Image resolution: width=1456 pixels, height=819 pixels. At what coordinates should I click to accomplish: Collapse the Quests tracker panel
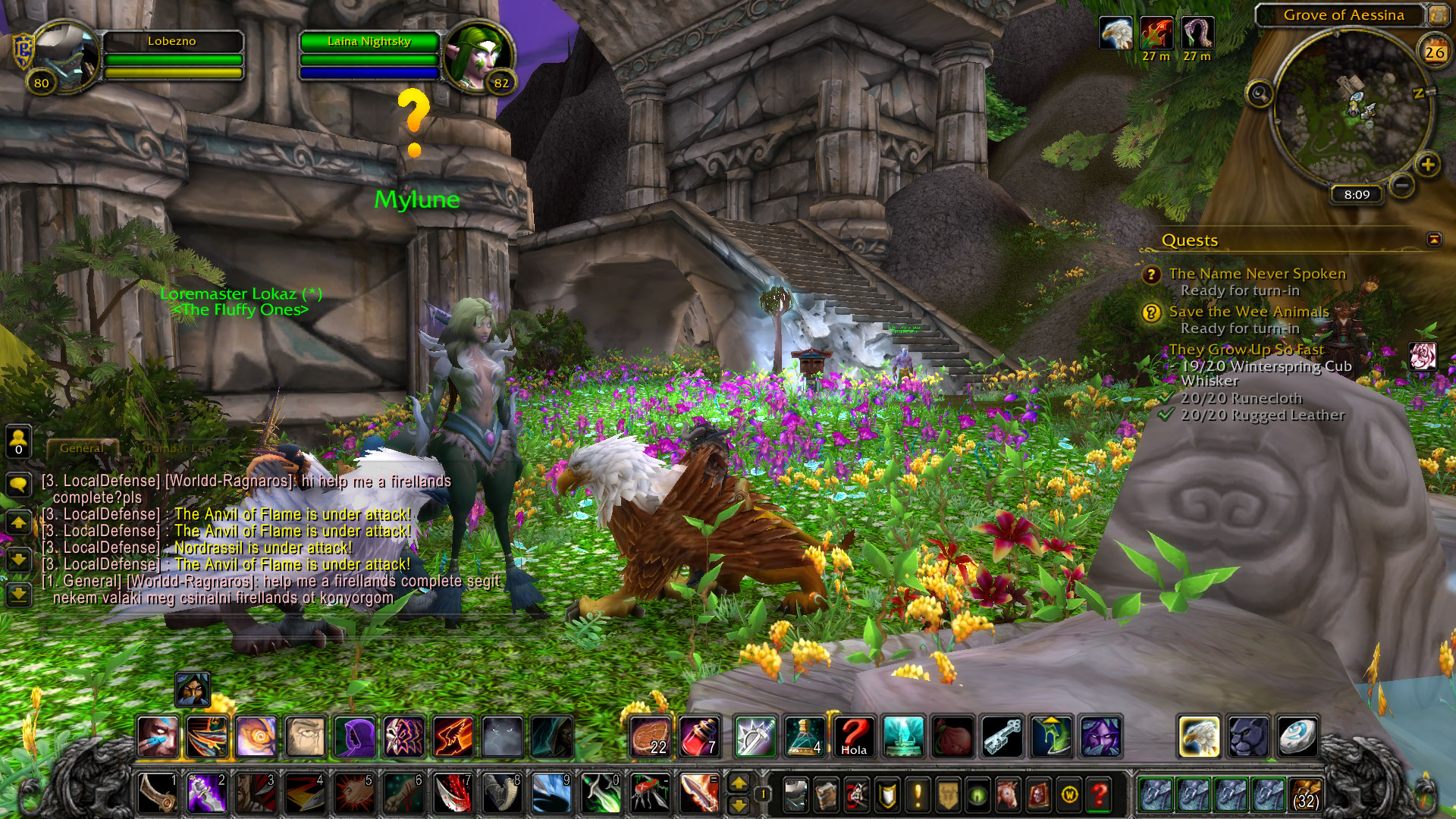1433,240
